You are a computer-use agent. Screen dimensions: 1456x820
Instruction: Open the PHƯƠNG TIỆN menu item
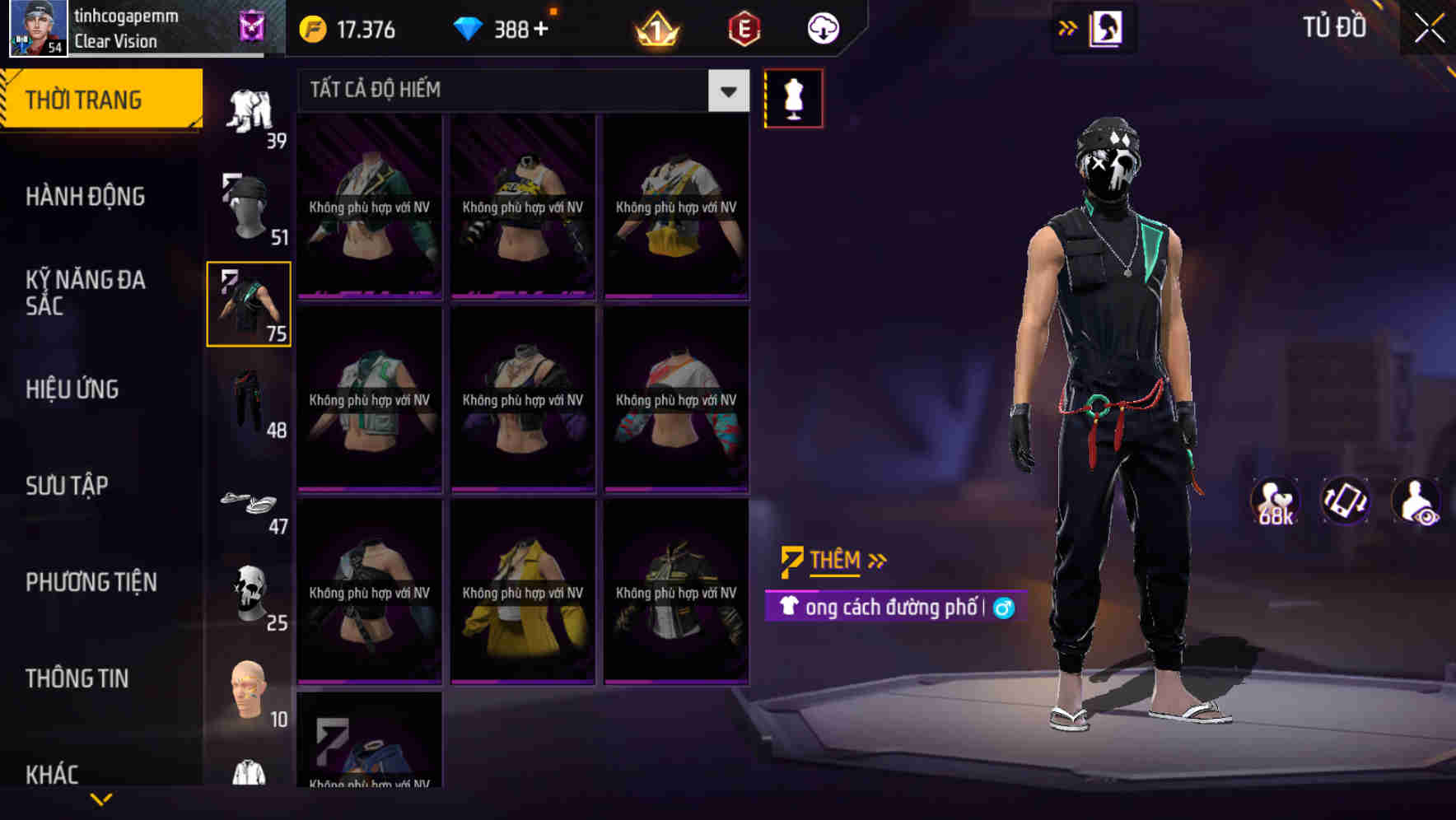[91, 581]
